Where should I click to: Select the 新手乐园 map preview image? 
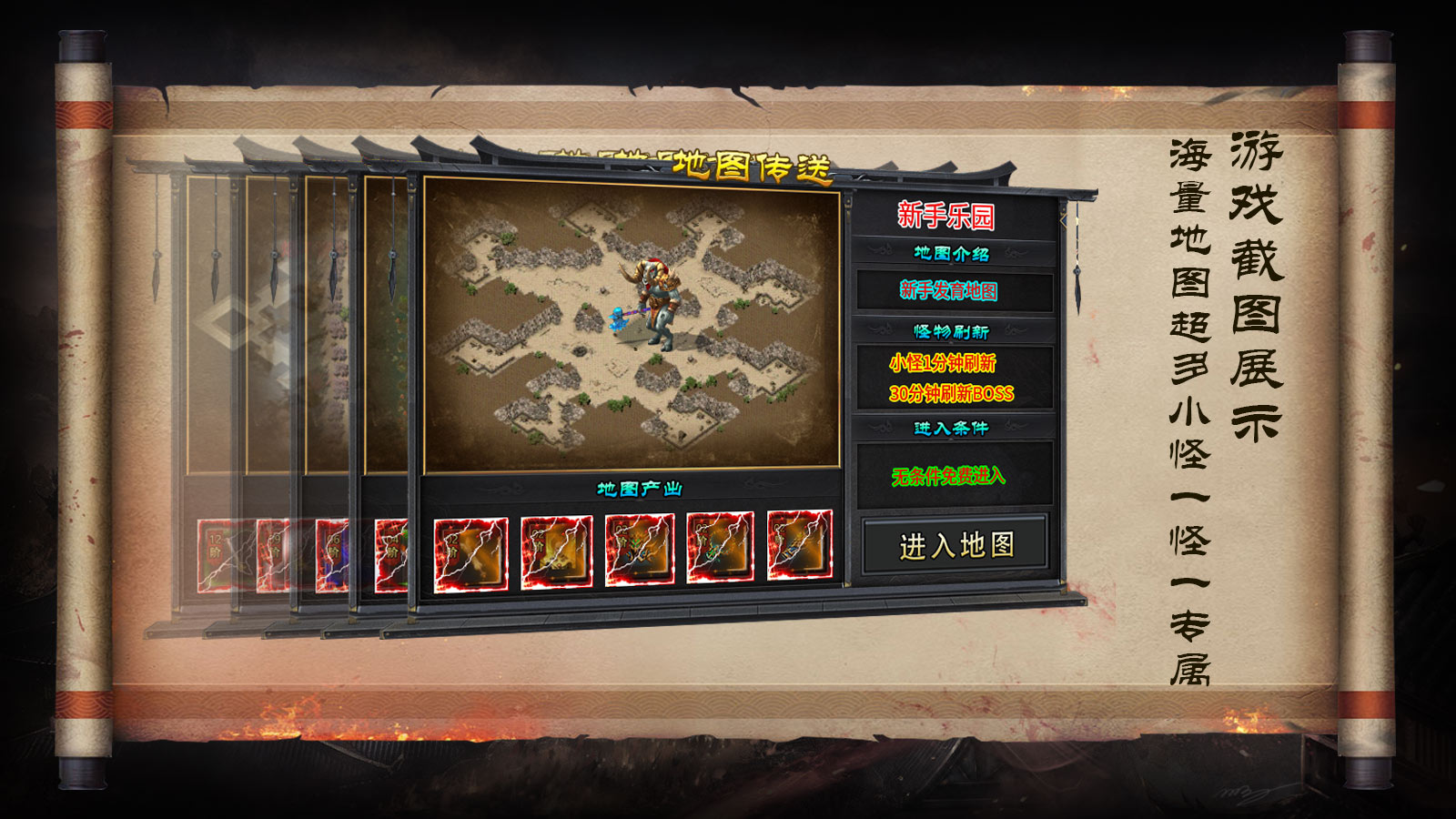point(632,324)
